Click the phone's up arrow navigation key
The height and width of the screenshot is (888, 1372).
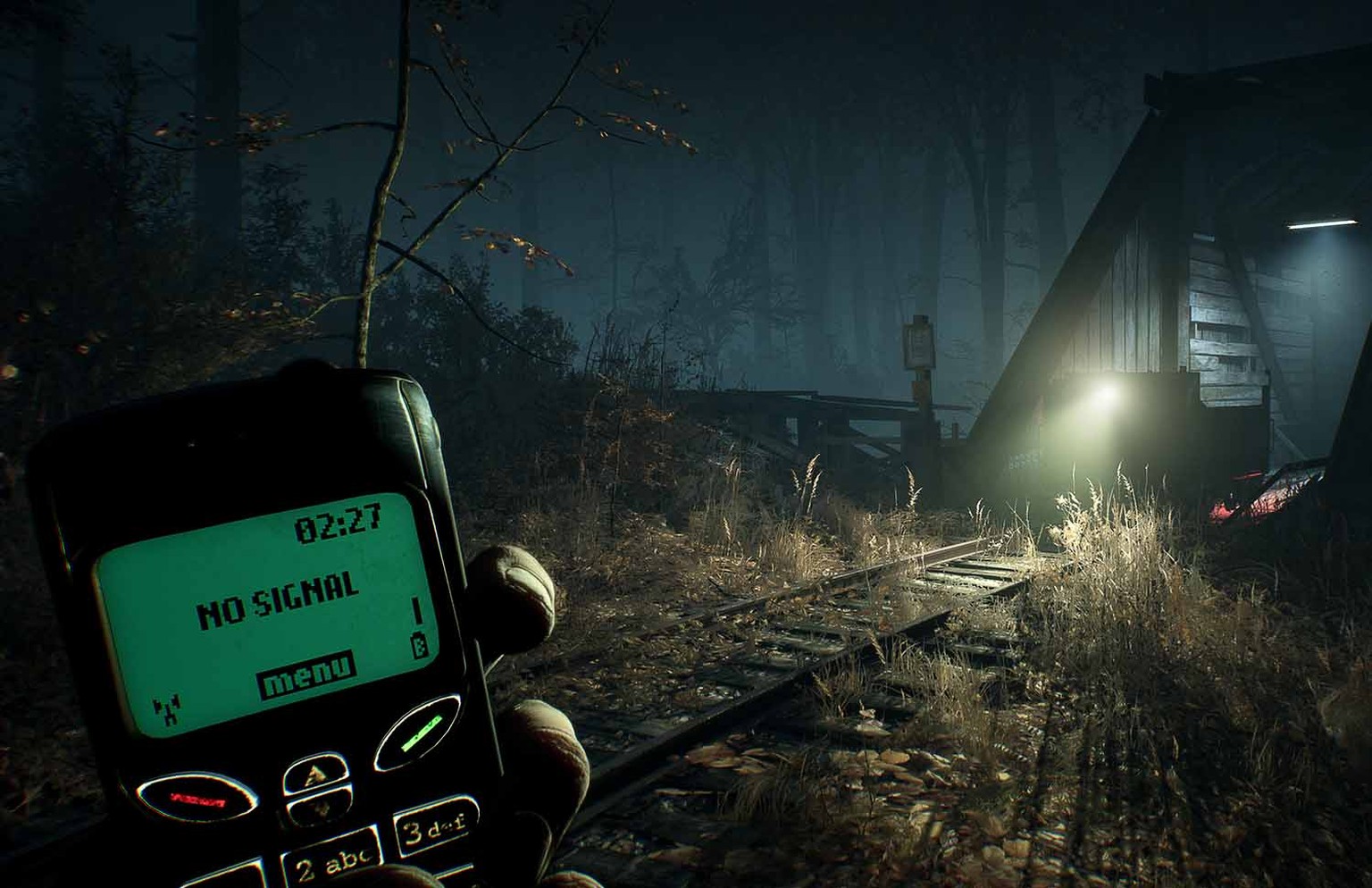(x=314, y=775)
